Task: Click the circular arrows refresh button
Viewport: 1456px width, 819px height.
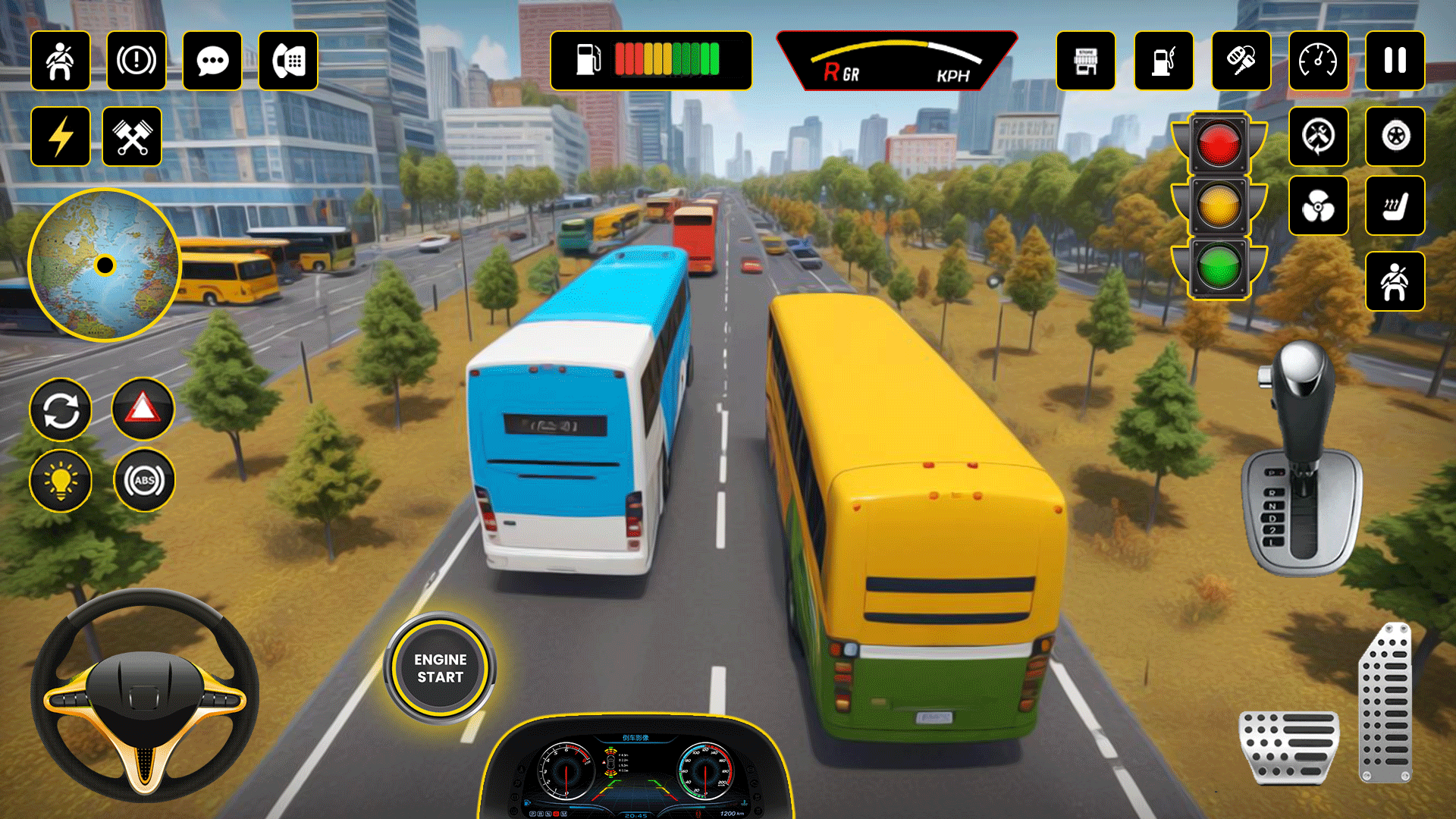Action: 61,410
